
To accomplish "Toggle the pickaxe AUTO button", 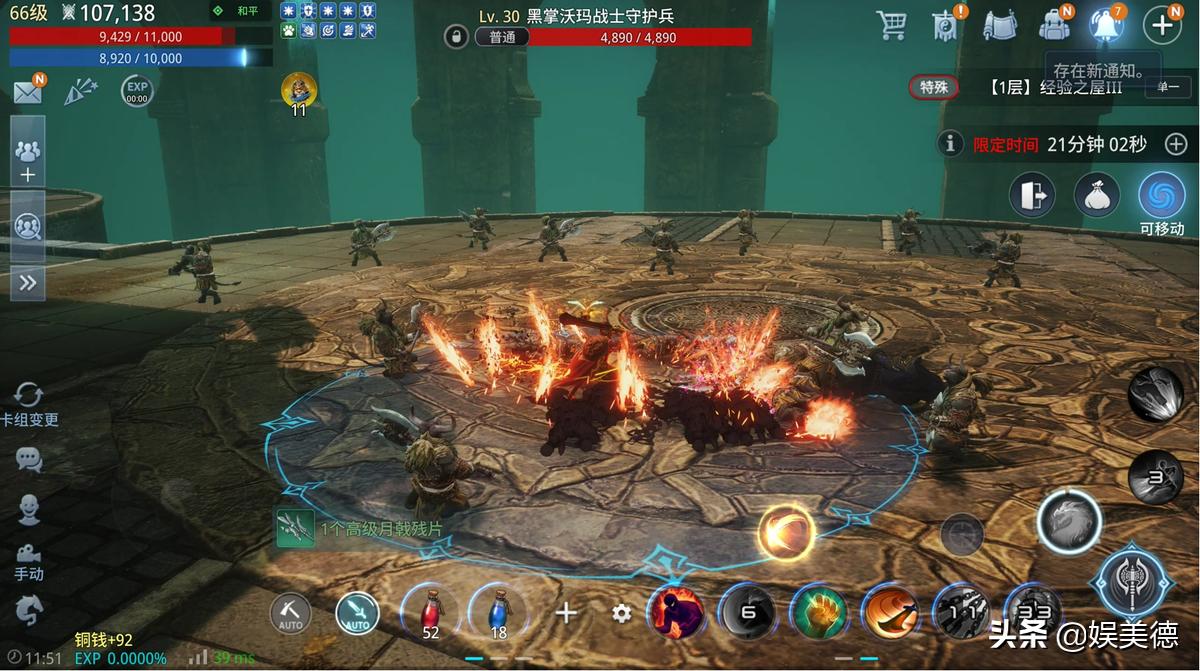I will coord(291,613).
